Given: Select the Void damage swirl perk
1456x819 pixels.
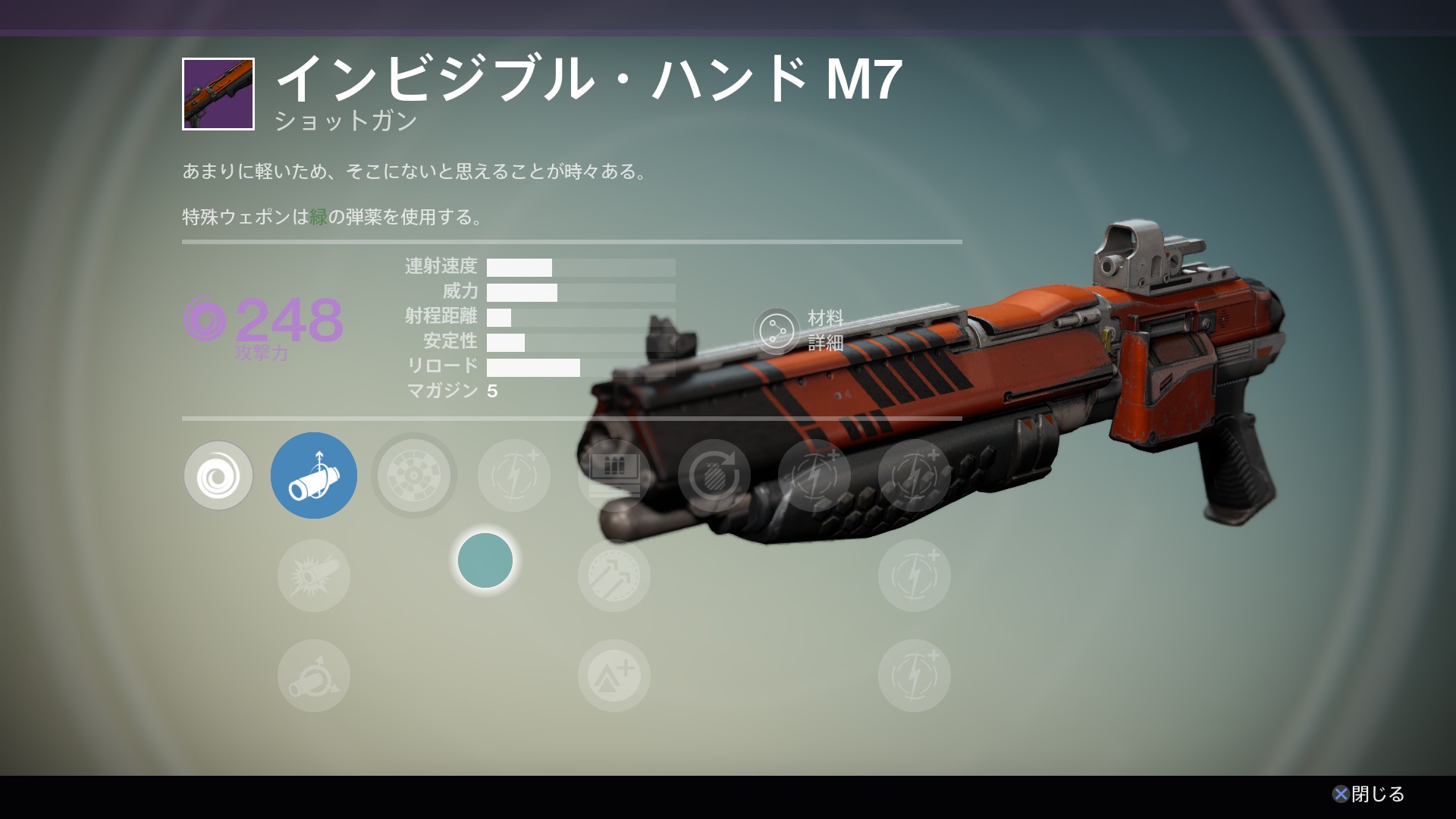Looking at the screenshot, I should (218, 475).
